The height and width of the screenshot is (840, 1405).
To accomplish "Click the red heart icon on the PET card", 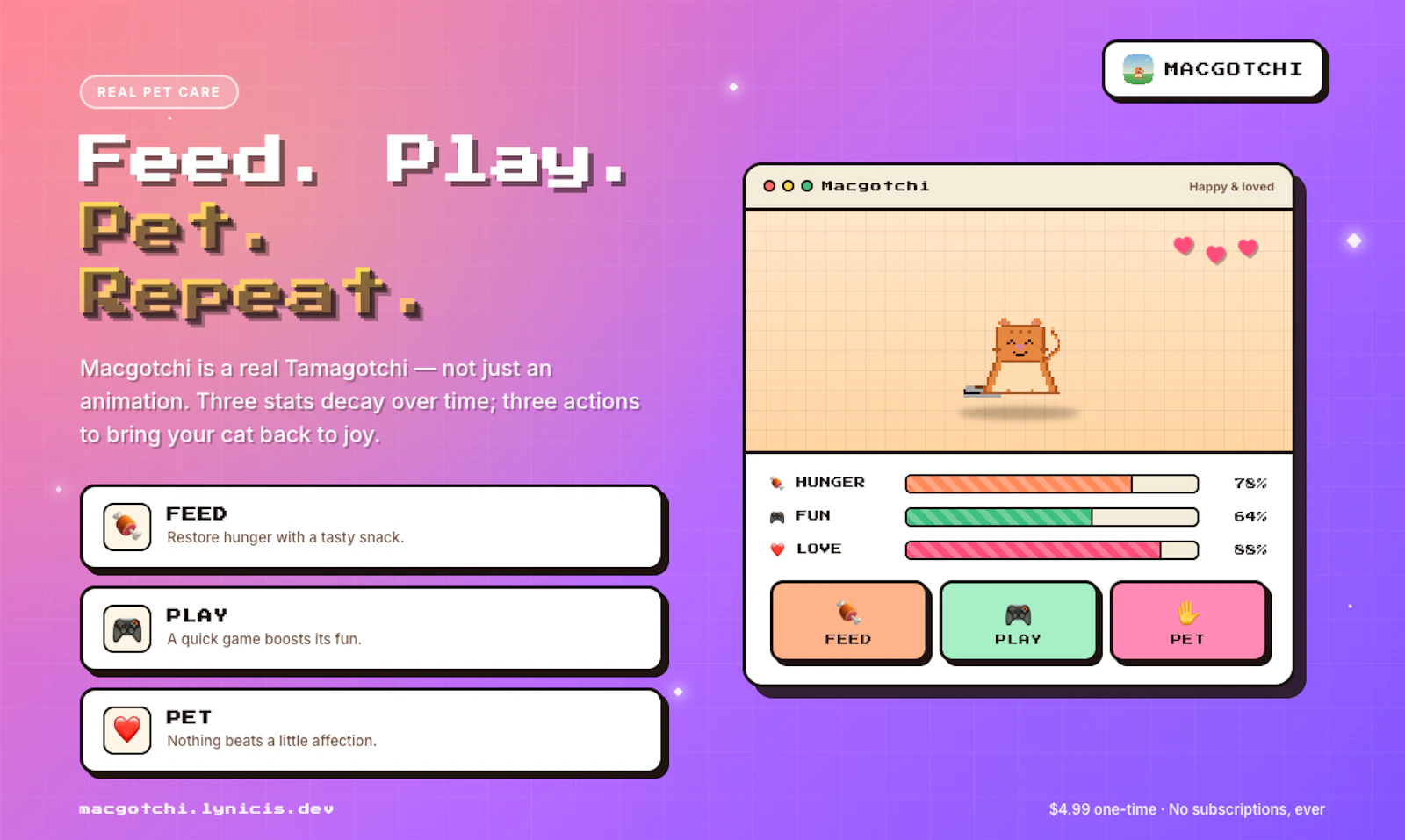I will click(126, 730).
